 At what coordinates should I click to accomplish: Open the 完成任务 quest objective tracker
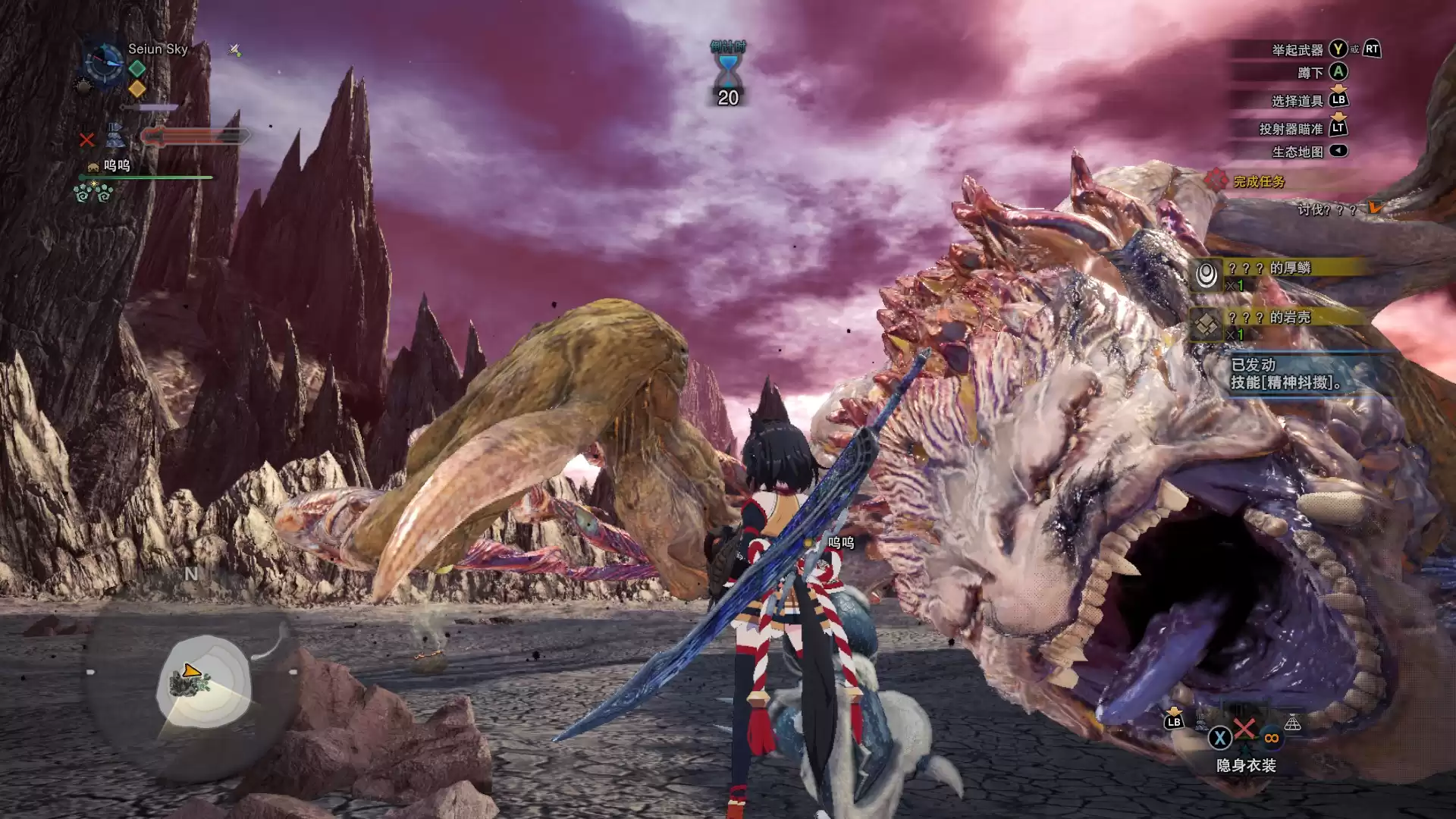tap(1258, 181)
